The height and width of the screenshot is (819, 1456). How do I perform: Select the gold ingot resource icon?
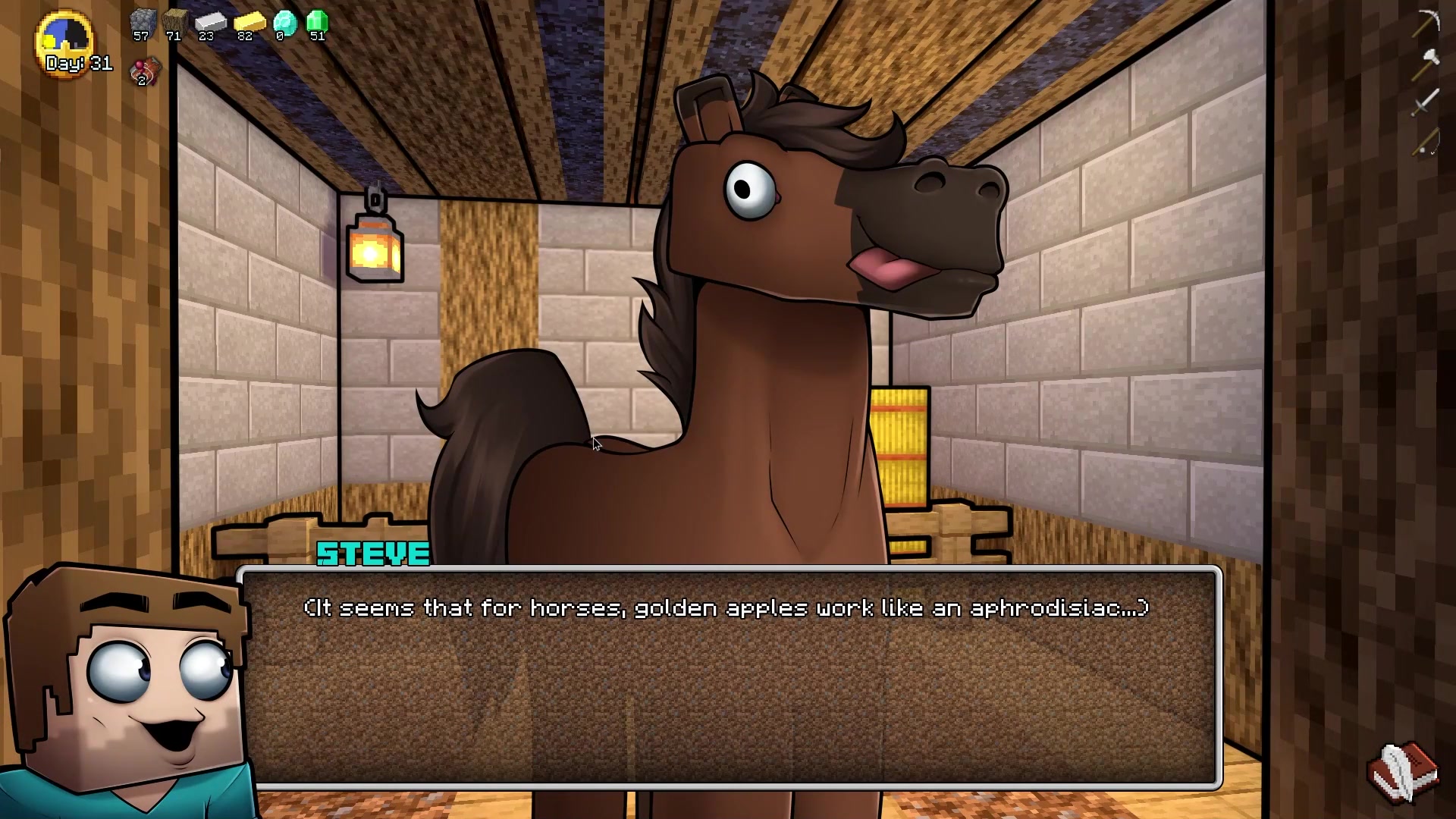(247, 23)
